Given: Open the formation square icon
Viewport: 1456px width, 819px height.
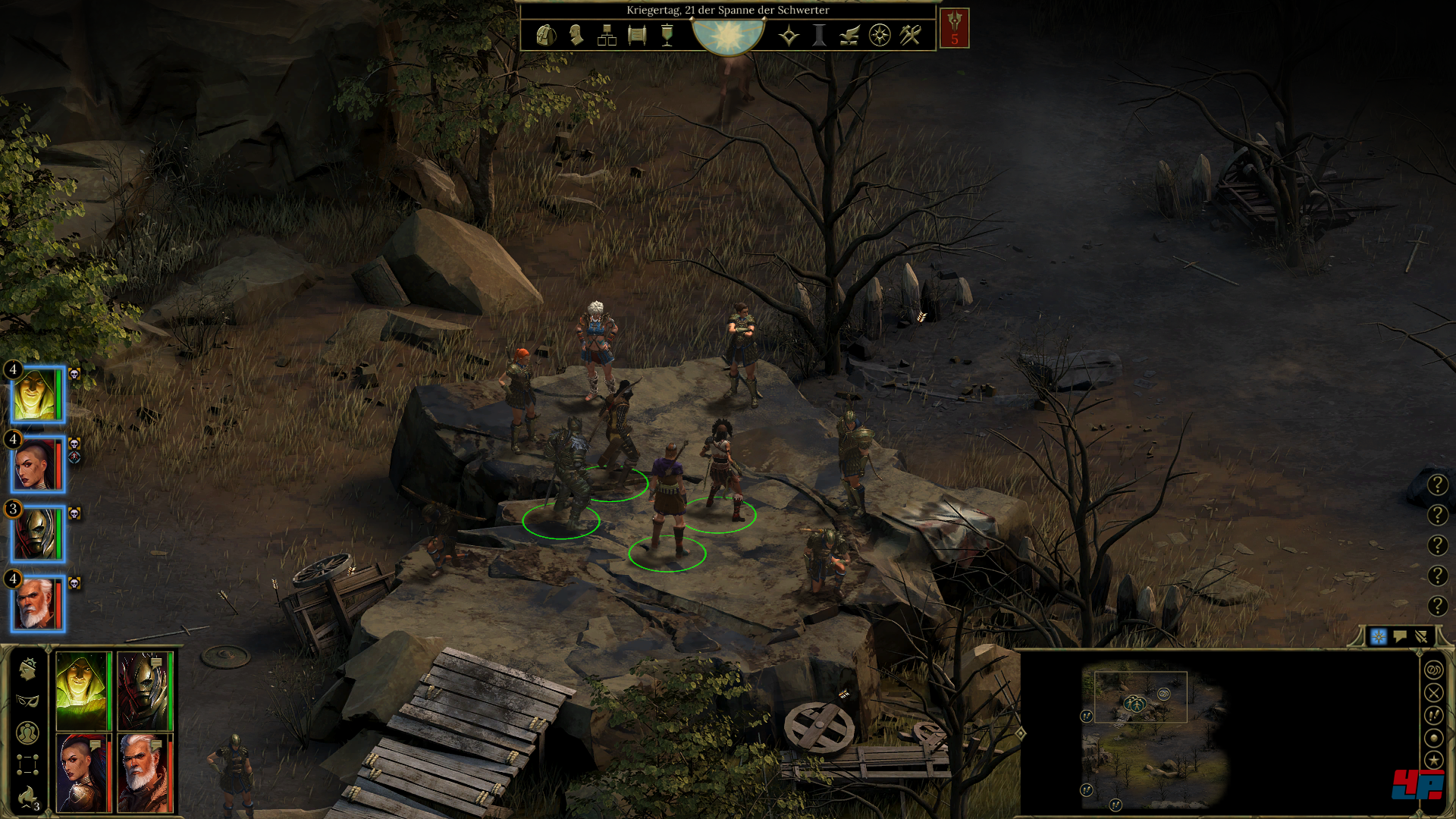Looking at the screenshot, I should click(28, 764).
